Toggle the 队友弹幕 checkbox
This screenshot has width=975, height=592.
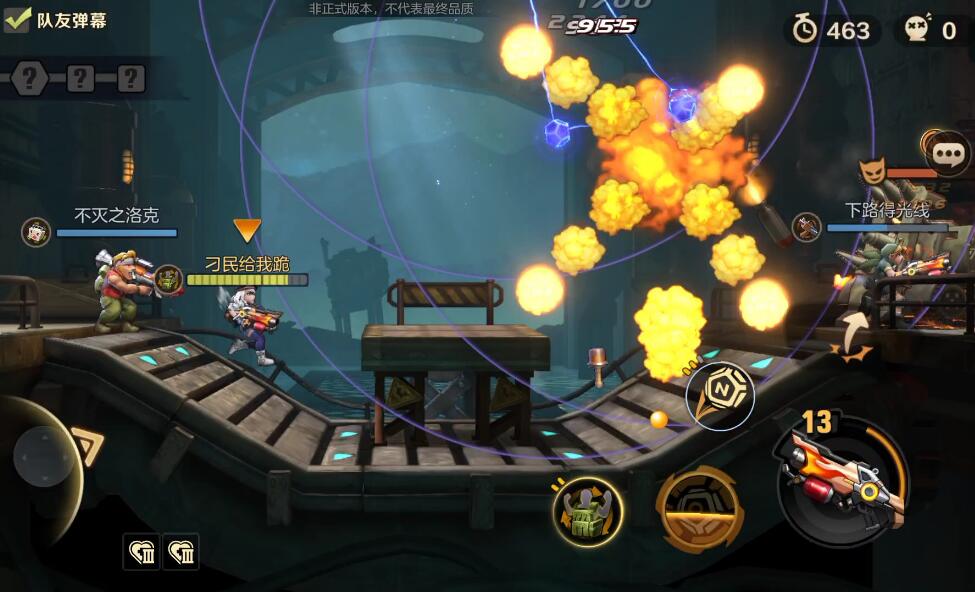pos(17,19)
